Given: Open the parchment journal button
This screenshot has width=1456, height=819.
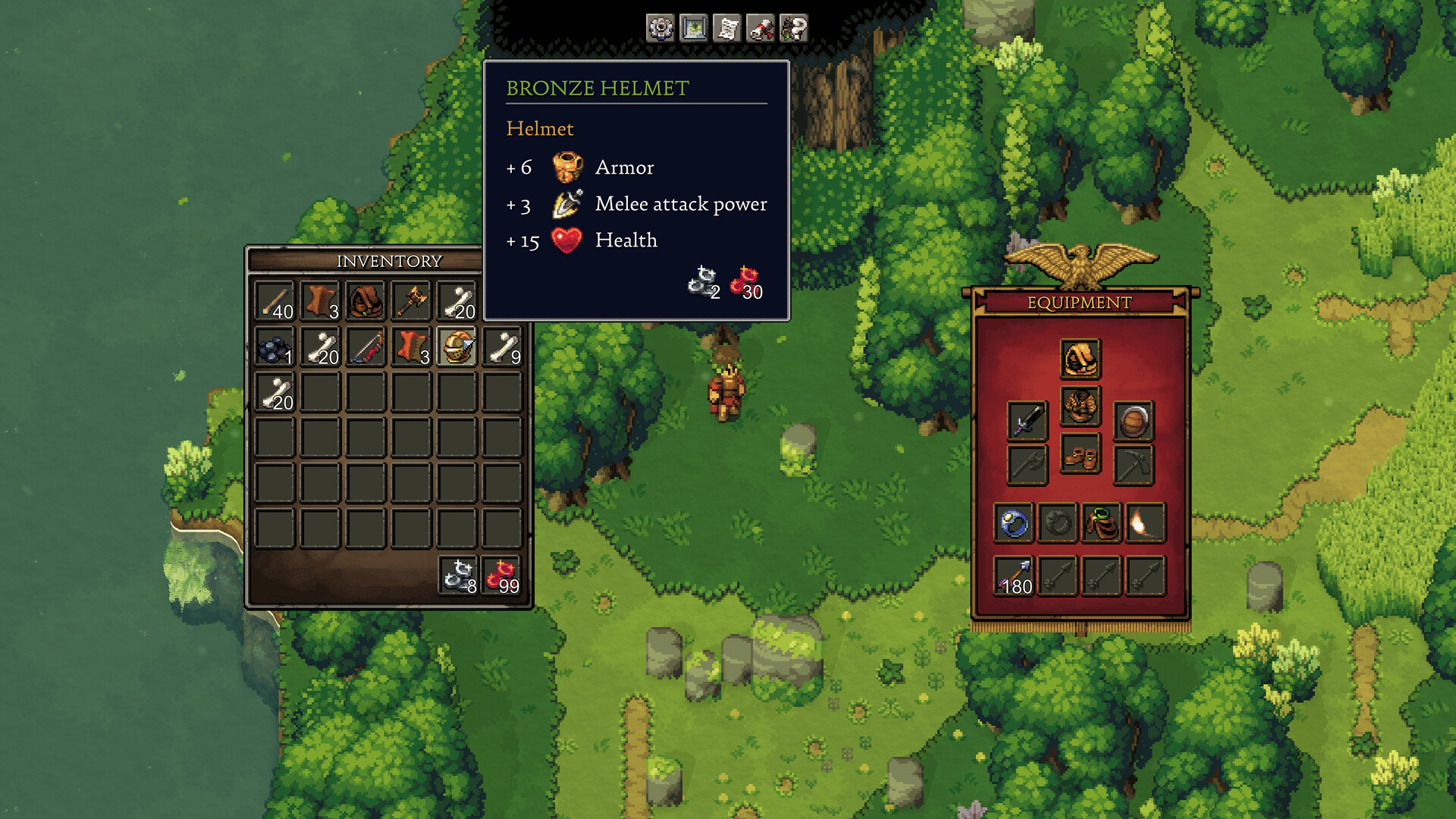Looking at the screenshot, I should click(727, 28).
